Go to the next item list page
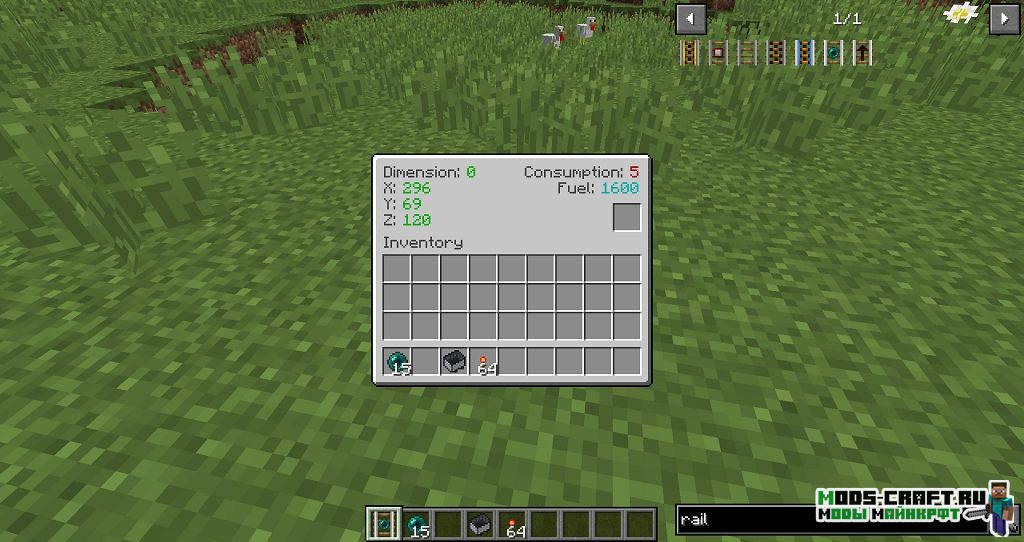The width and height of the screenshot is (1024, 542). (1003, 18)
